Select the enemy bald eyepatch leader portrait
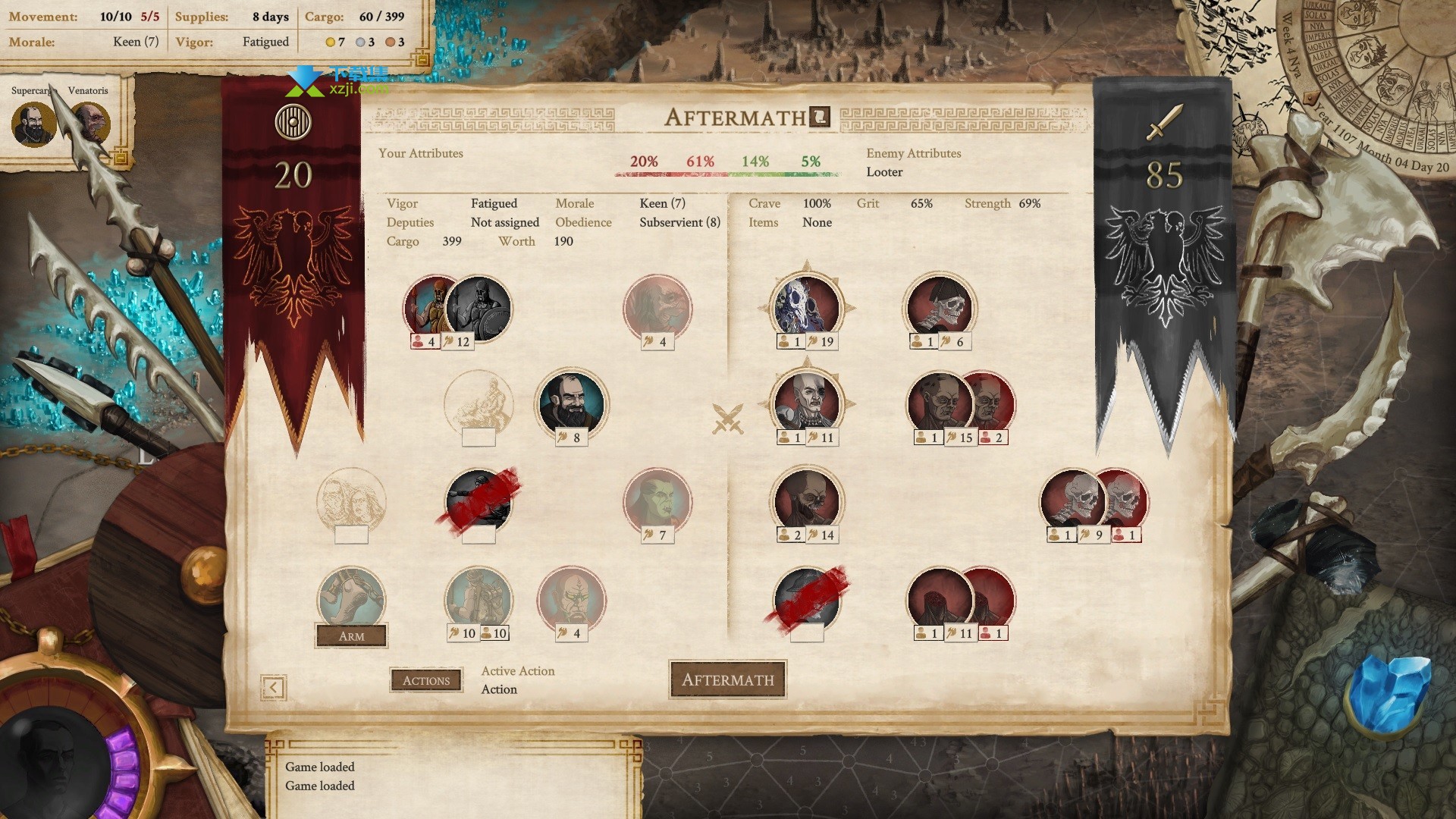 tap(806, 402)
